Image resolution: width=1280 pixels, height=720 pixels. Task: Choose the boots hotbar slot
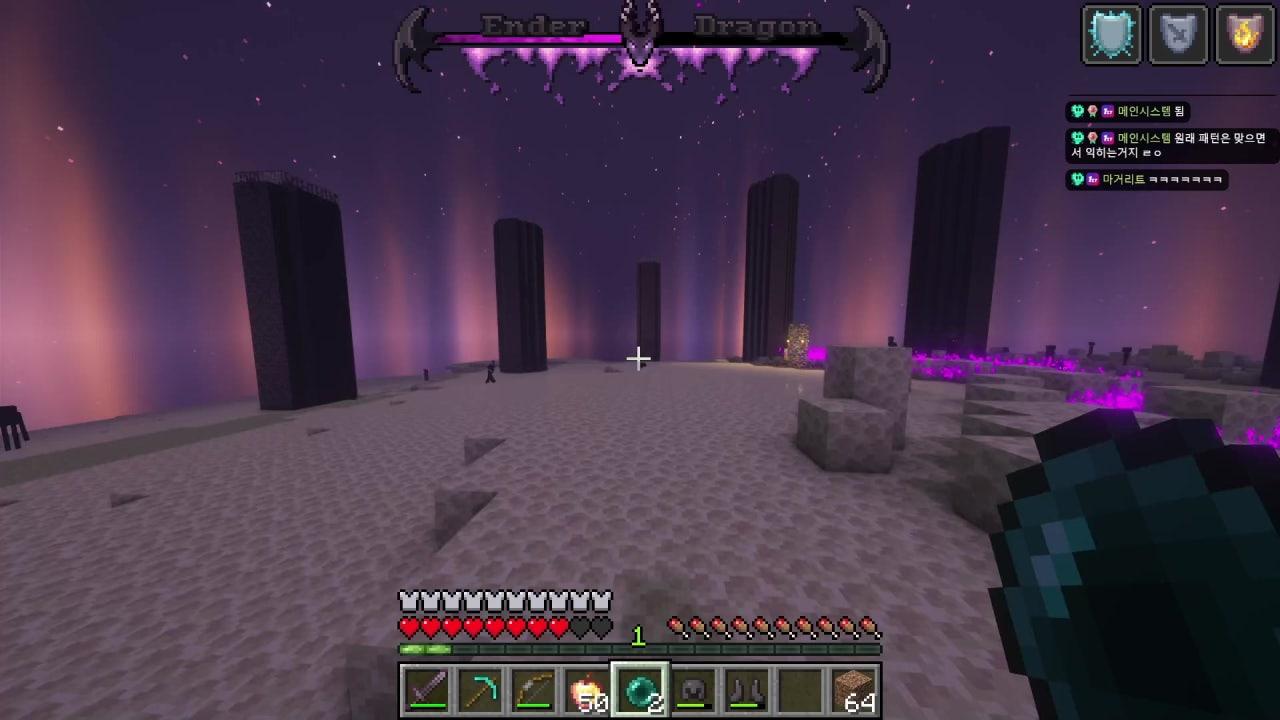click(x=747, y=690)
